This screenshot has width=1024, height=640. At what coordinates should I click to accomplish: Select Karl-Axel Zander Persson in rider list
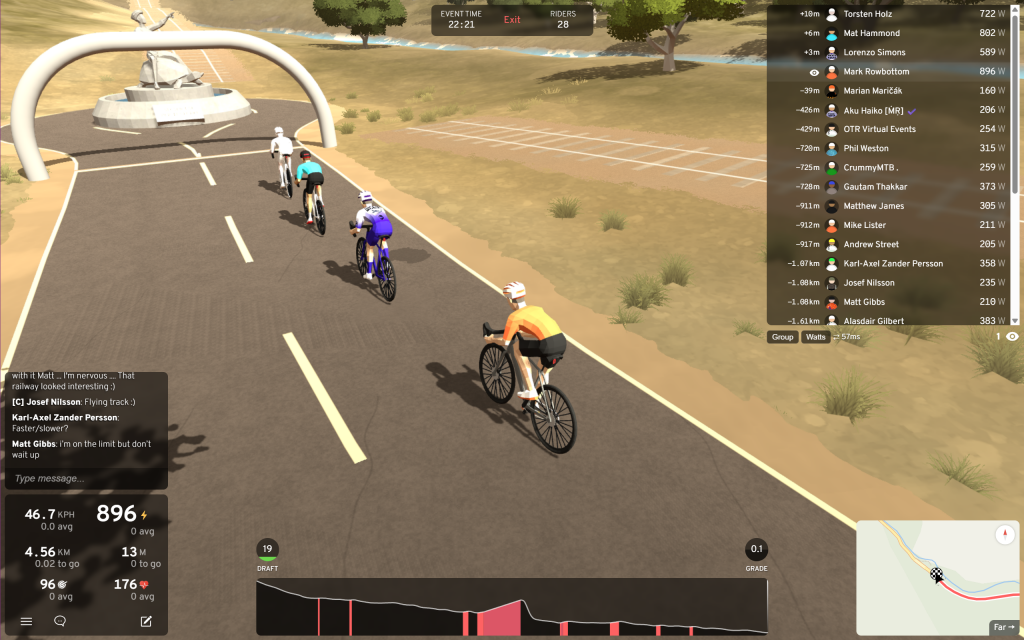click(890, 264)
